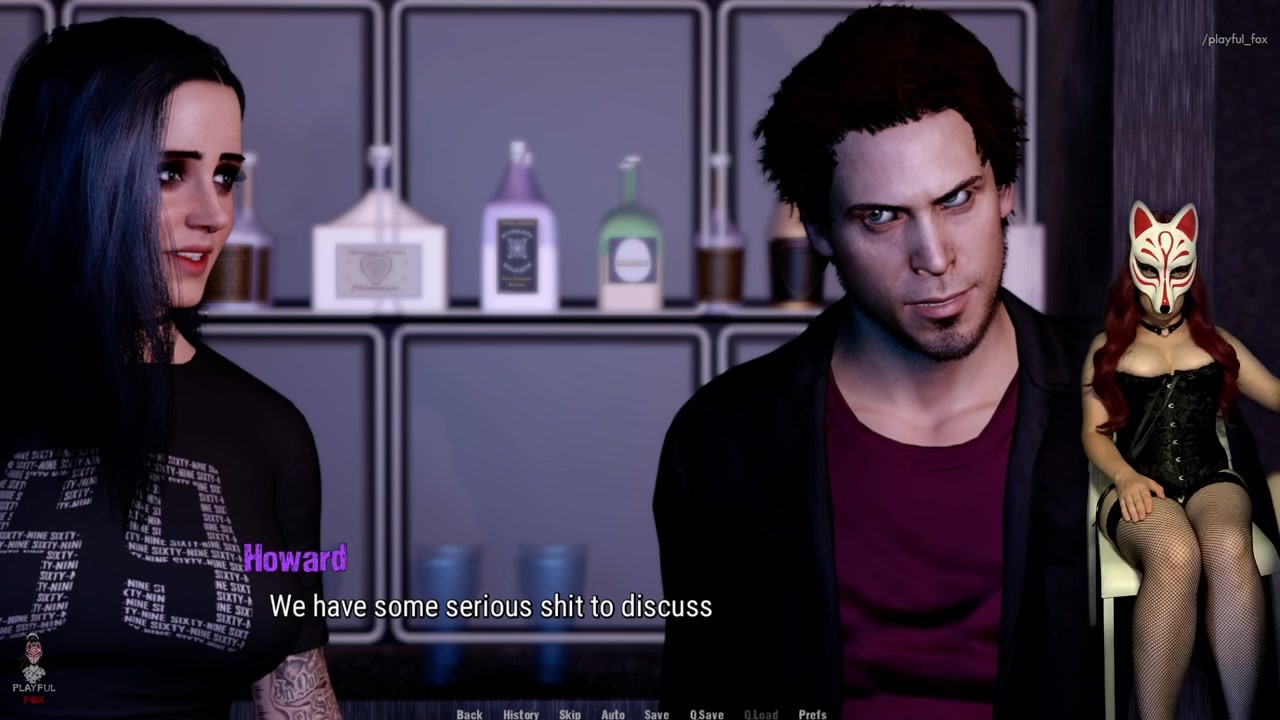
Task: Activate Skip mode
Action: (x=570, y=714)
